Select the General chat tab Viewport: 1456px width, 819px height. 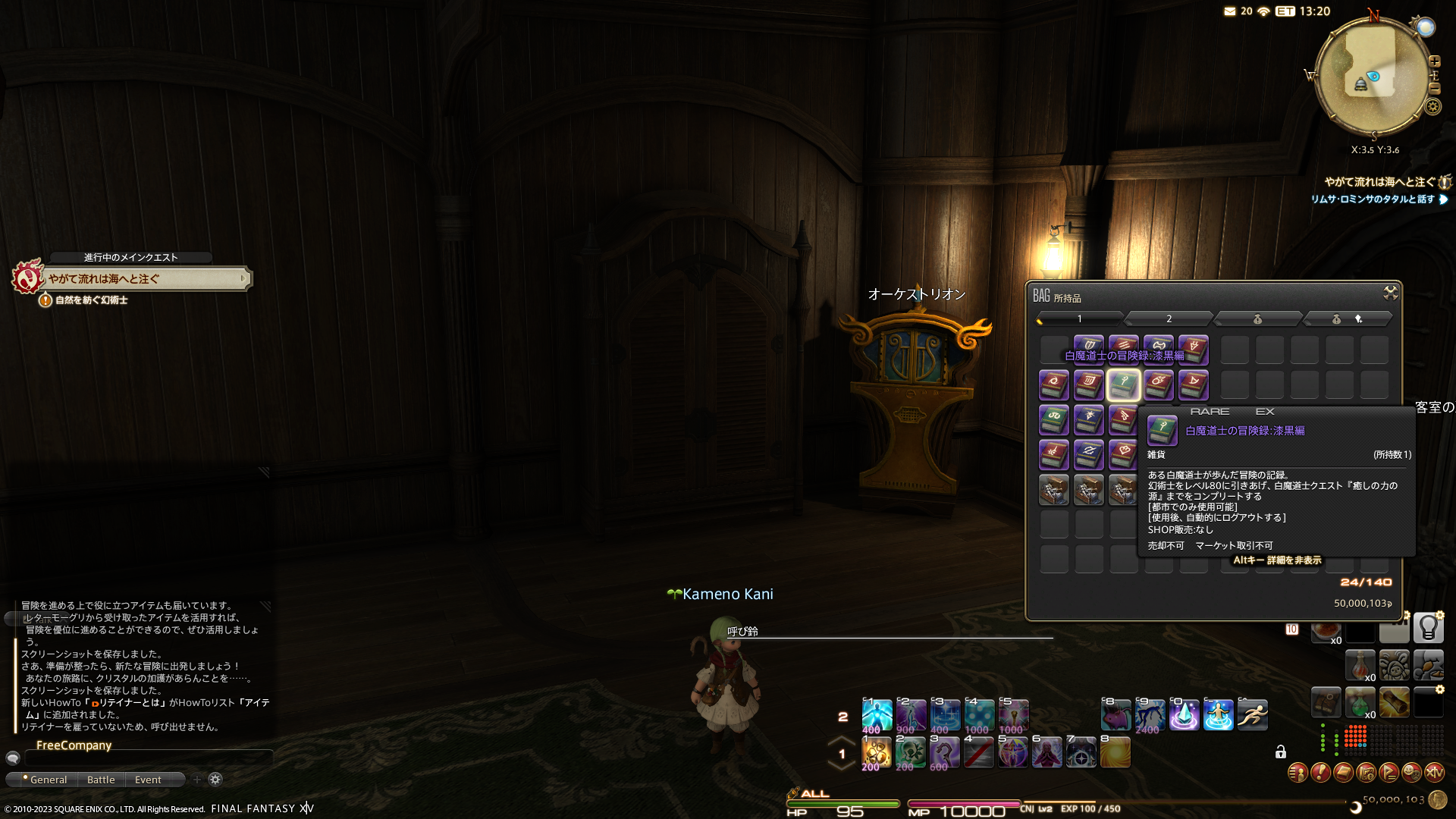[47, 780]
